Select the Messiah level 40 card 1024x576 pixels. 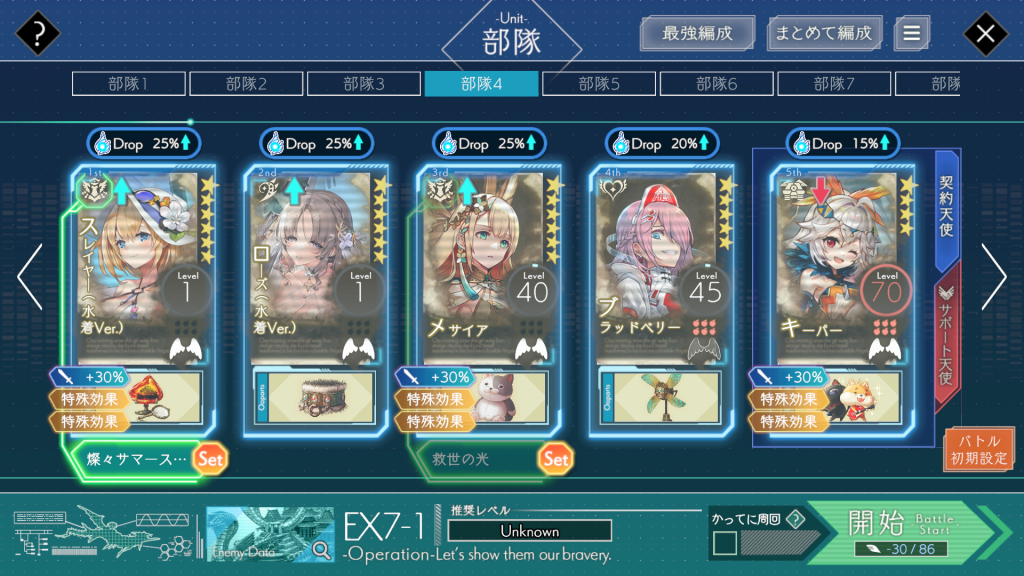point(487,265)
